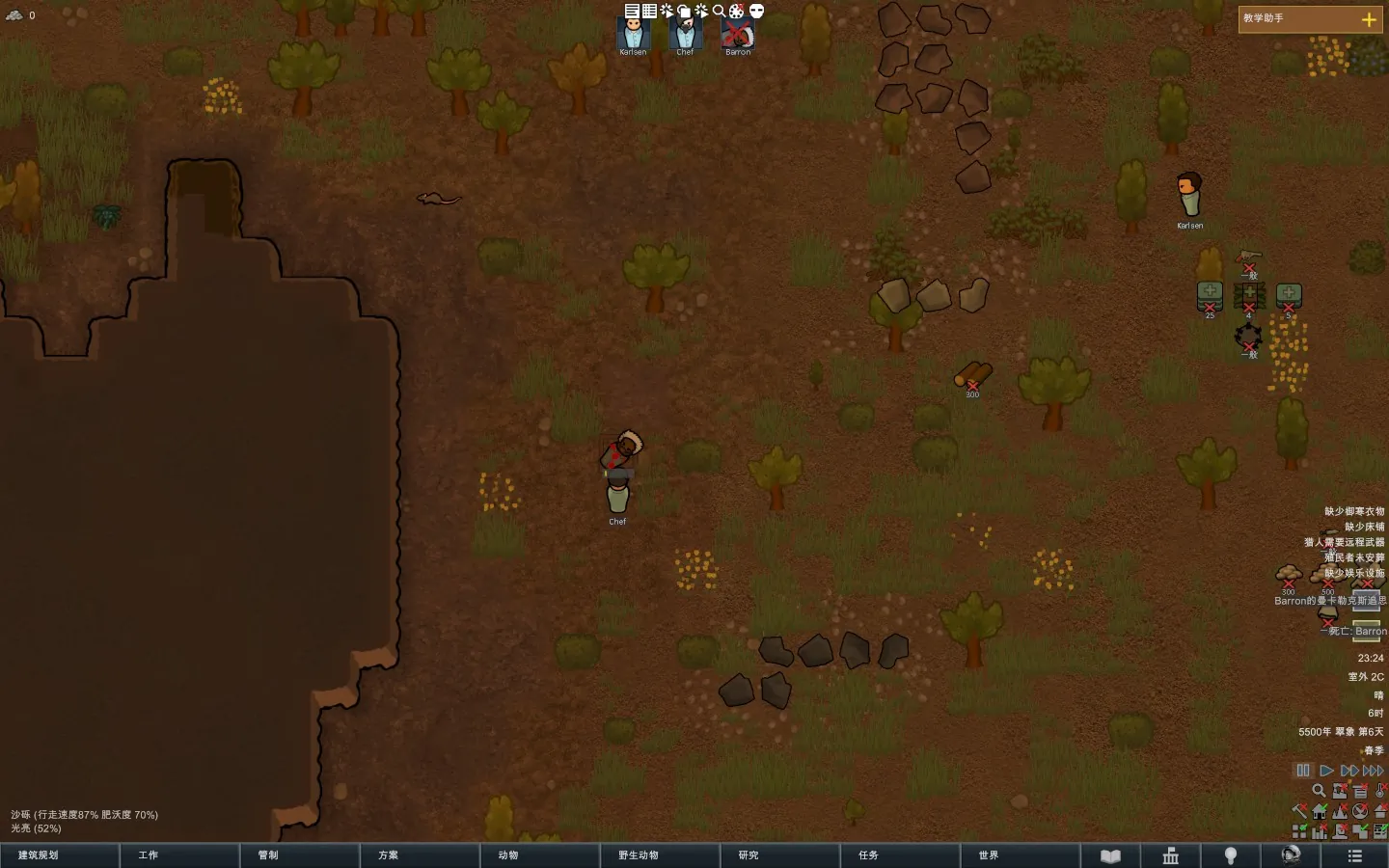
Task: Select colonist Karlsen's portrait
Action: tap(633, 35)
